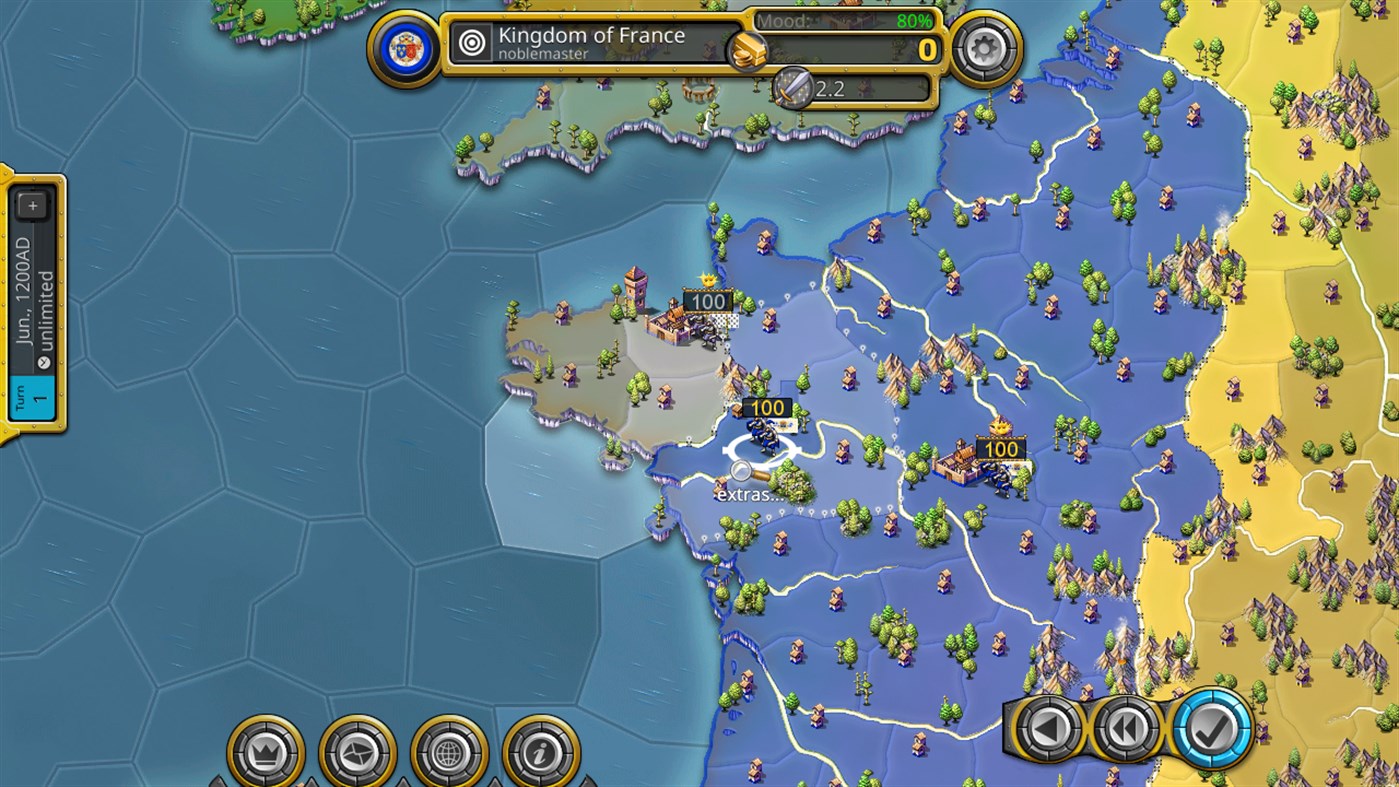Image resolution: width=1399 pixels, height=787 pixels.
Task: Click the sword military strength icon
Action: [x=794, y=89]
